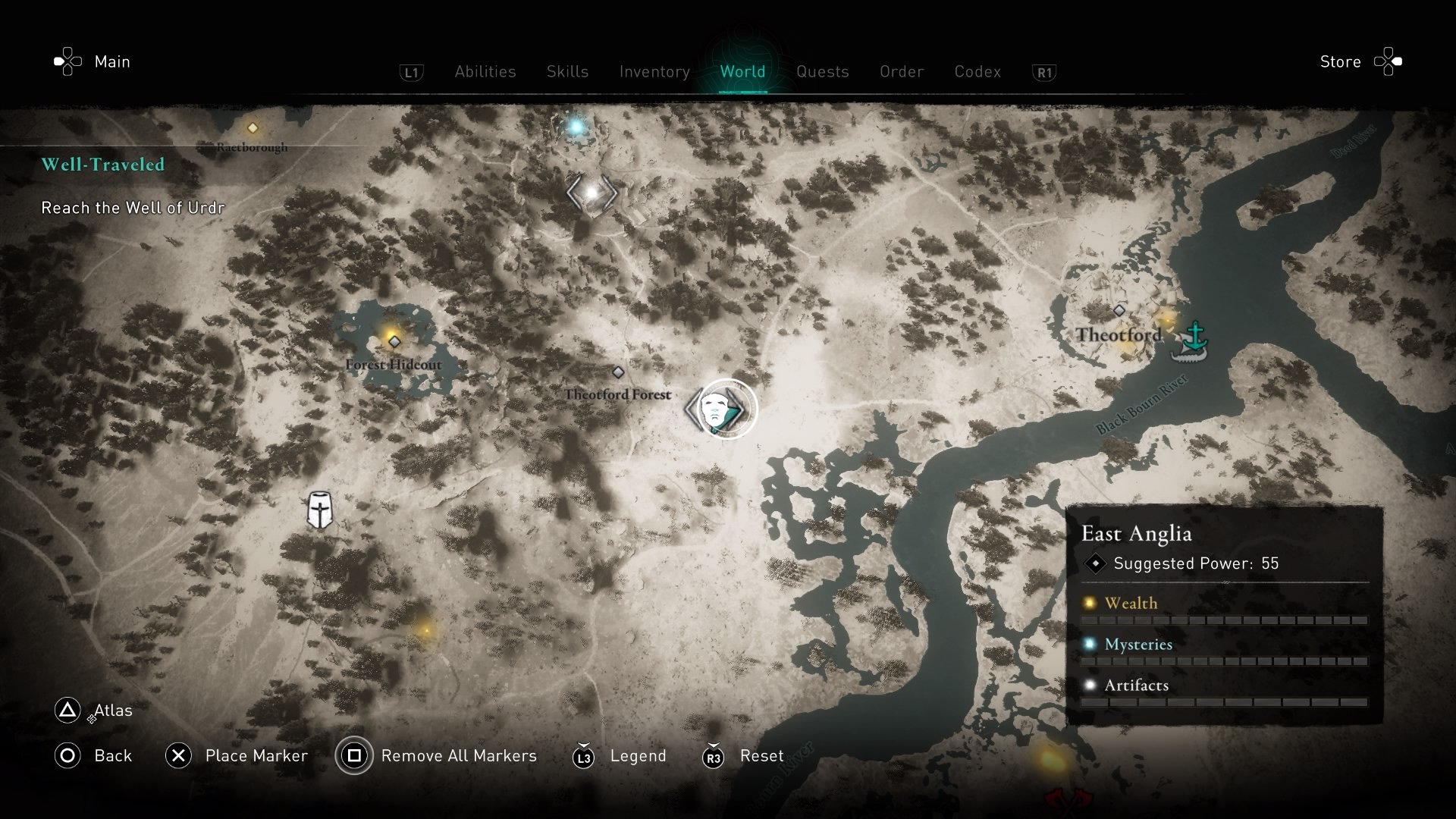Select the Forest Hideout location marker
The width and height of the screenshot is (1456, 819).
point(394,342)
